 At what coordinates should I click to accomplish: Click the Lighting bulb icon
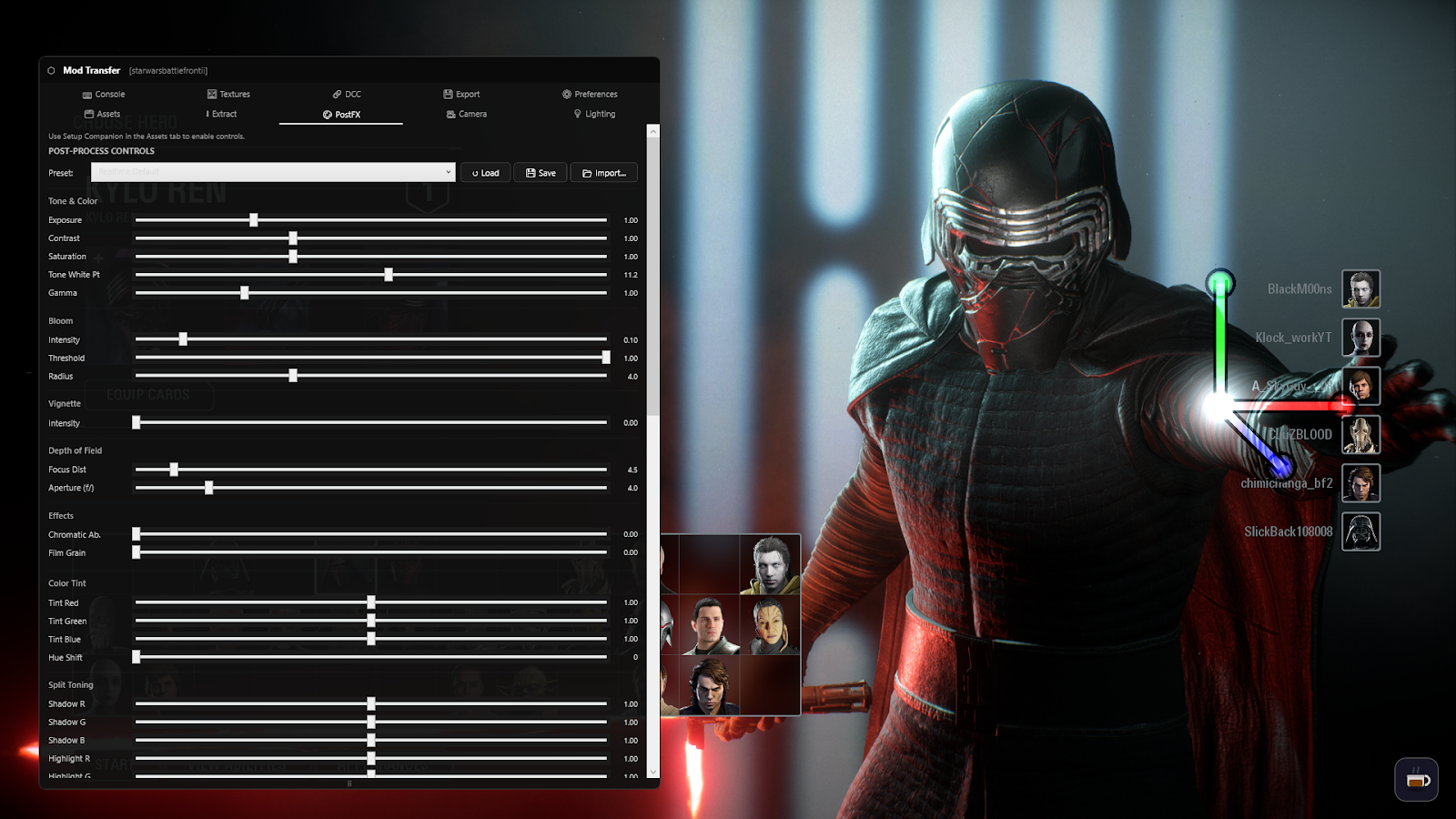(577, 114)
